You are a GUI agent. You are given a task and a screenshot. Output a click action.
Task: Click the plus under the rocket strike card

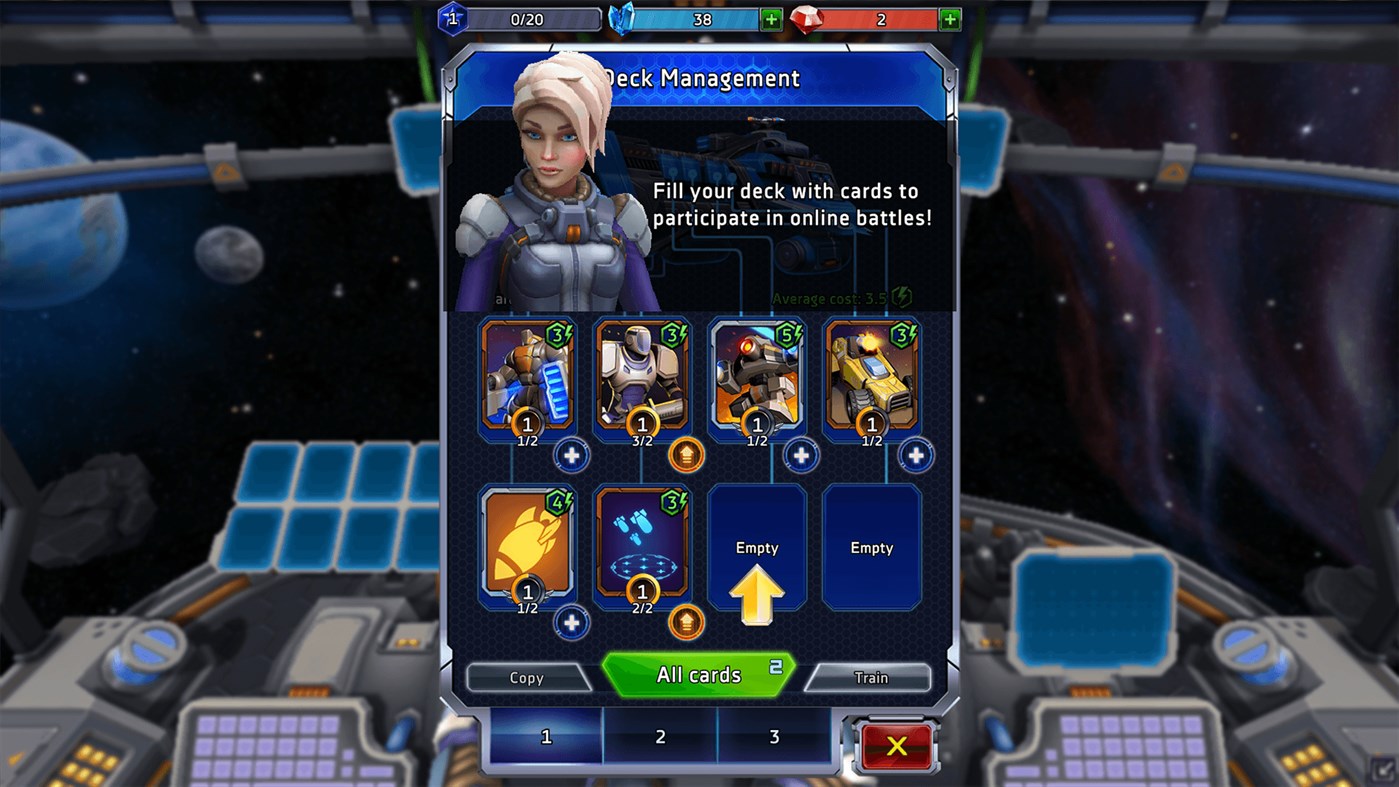(x=571, y=622)
